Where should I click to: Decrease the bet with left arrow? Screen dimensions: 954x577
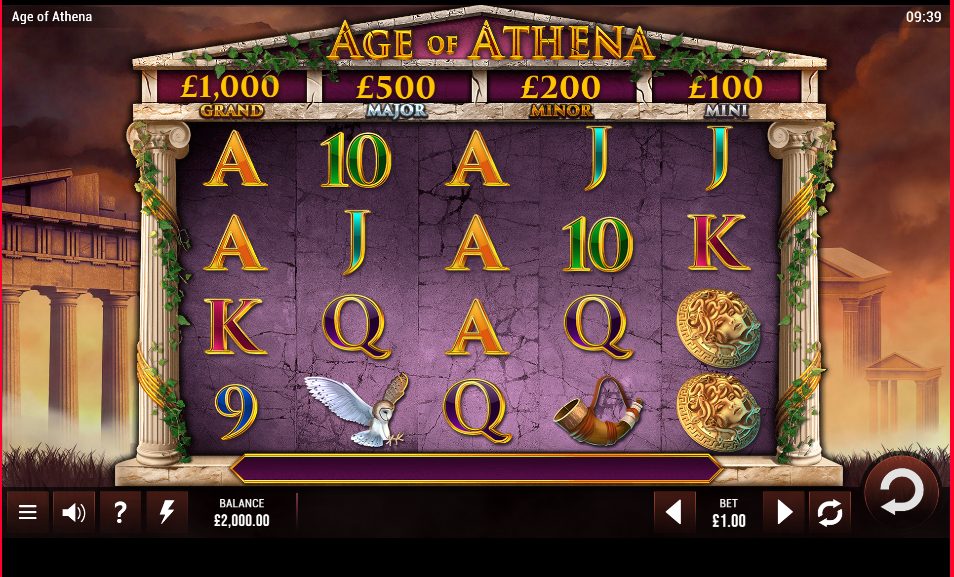point(674,513)
